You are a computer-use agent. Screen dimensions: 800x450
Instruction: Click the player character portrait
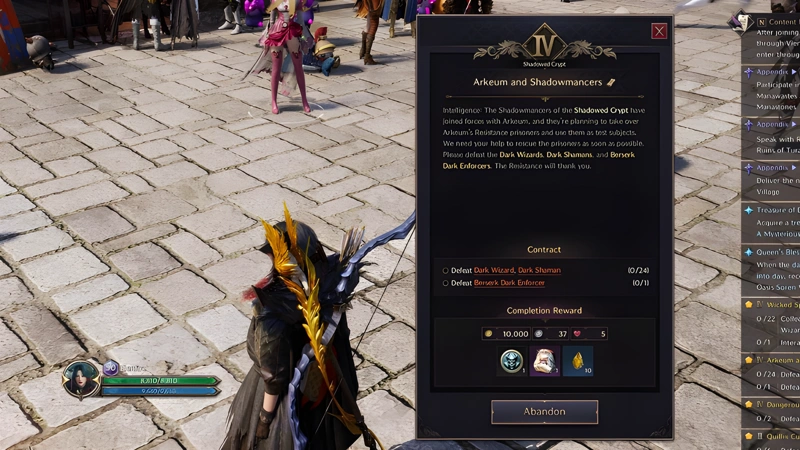click(x=81, y=380)
